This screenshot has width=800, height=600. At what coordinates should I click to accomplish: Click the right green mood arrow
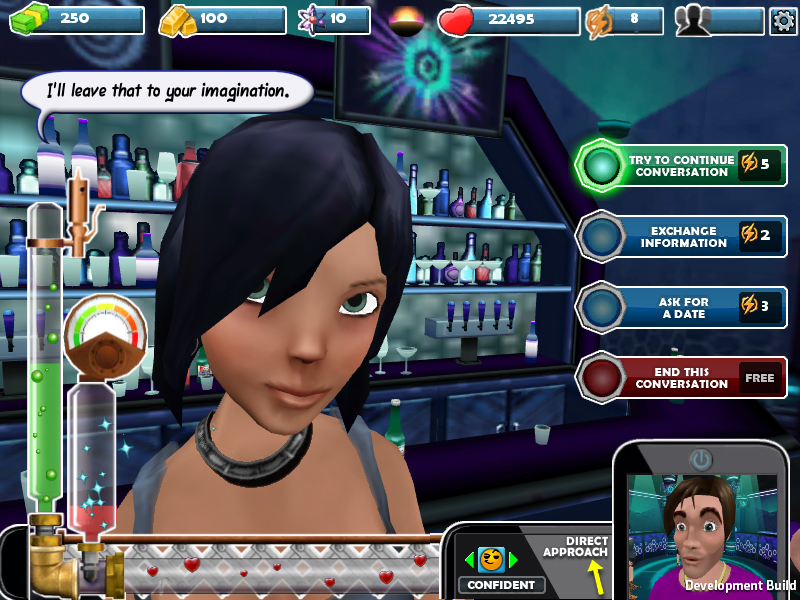[514, 560]
